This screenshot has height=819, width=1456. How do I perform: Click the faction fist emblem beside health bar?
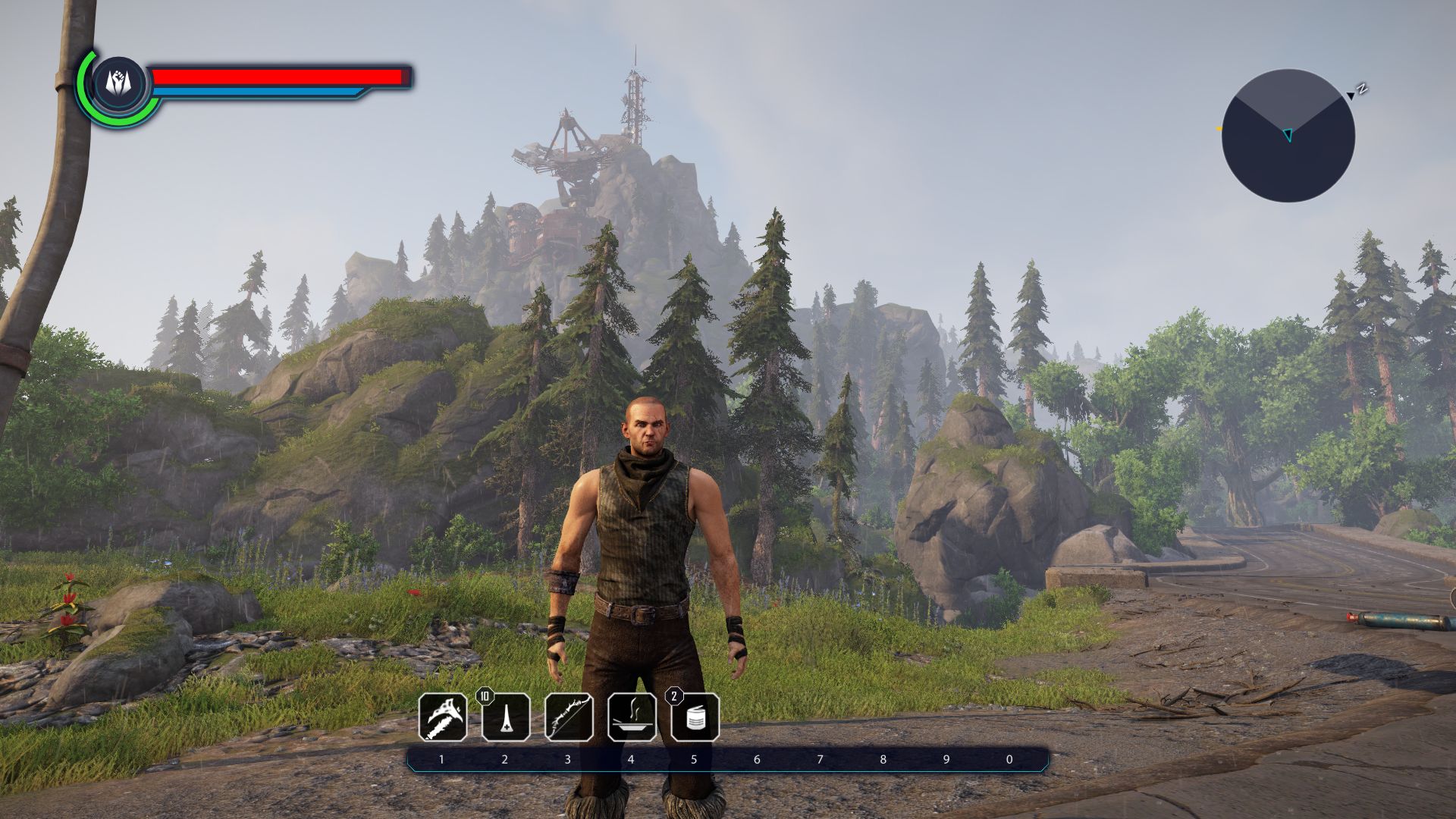point(119,82)
